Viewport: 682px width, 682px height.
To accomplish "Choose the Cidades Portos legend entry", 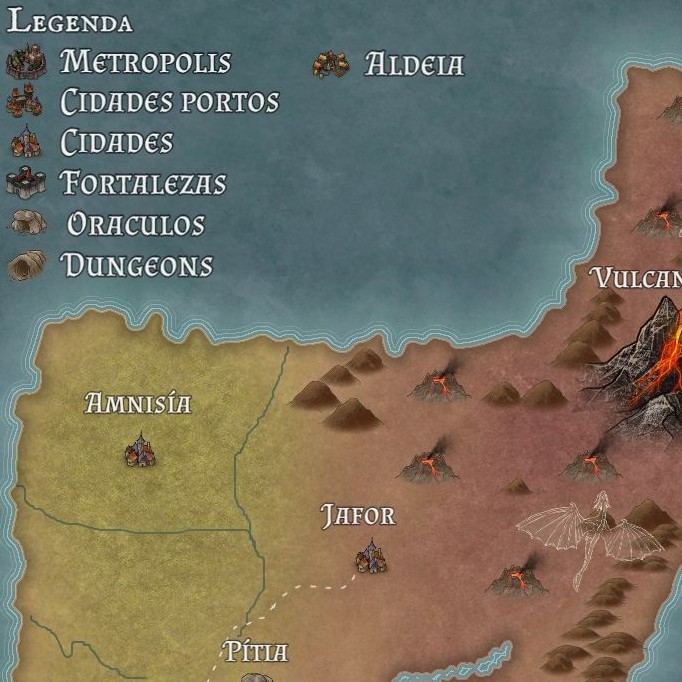I will [169, 102].
